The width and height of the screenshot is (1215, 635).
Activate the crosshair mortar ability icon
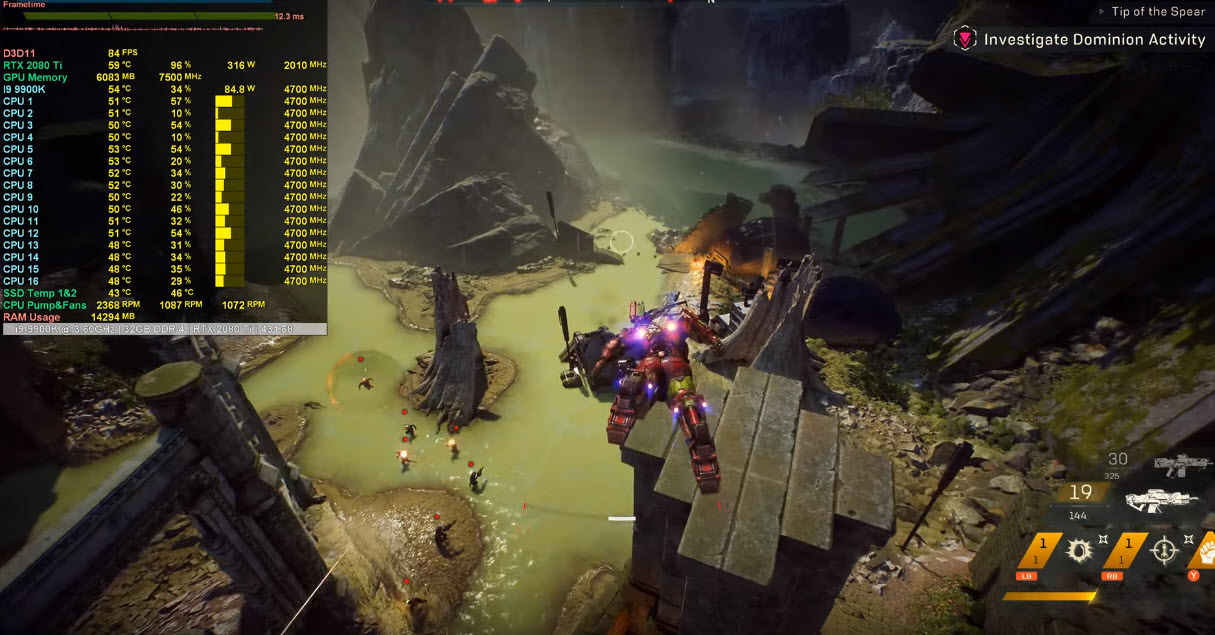coord(1163,549)
